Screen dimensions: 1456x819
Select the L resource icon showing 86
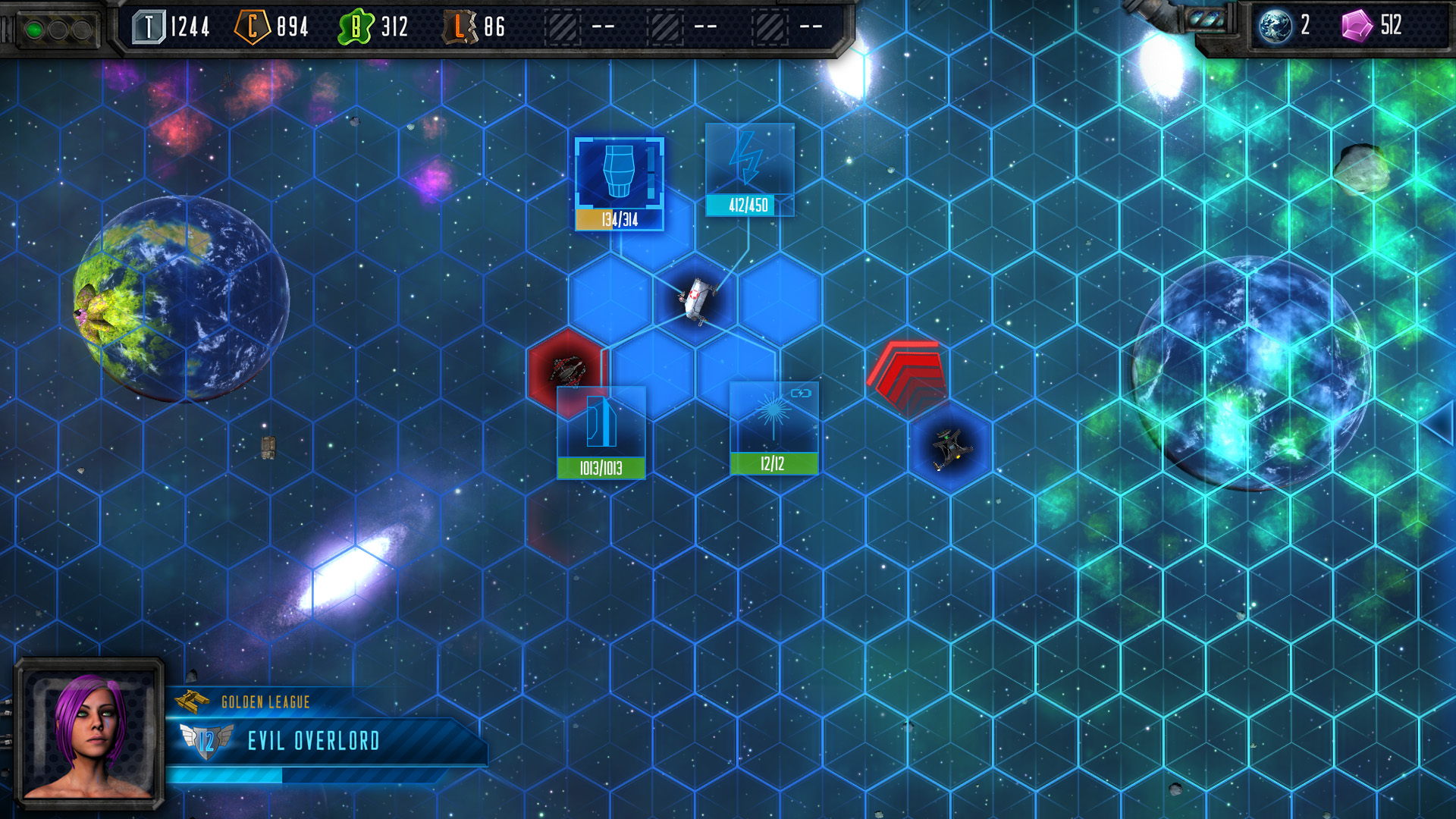click(458, 27)
